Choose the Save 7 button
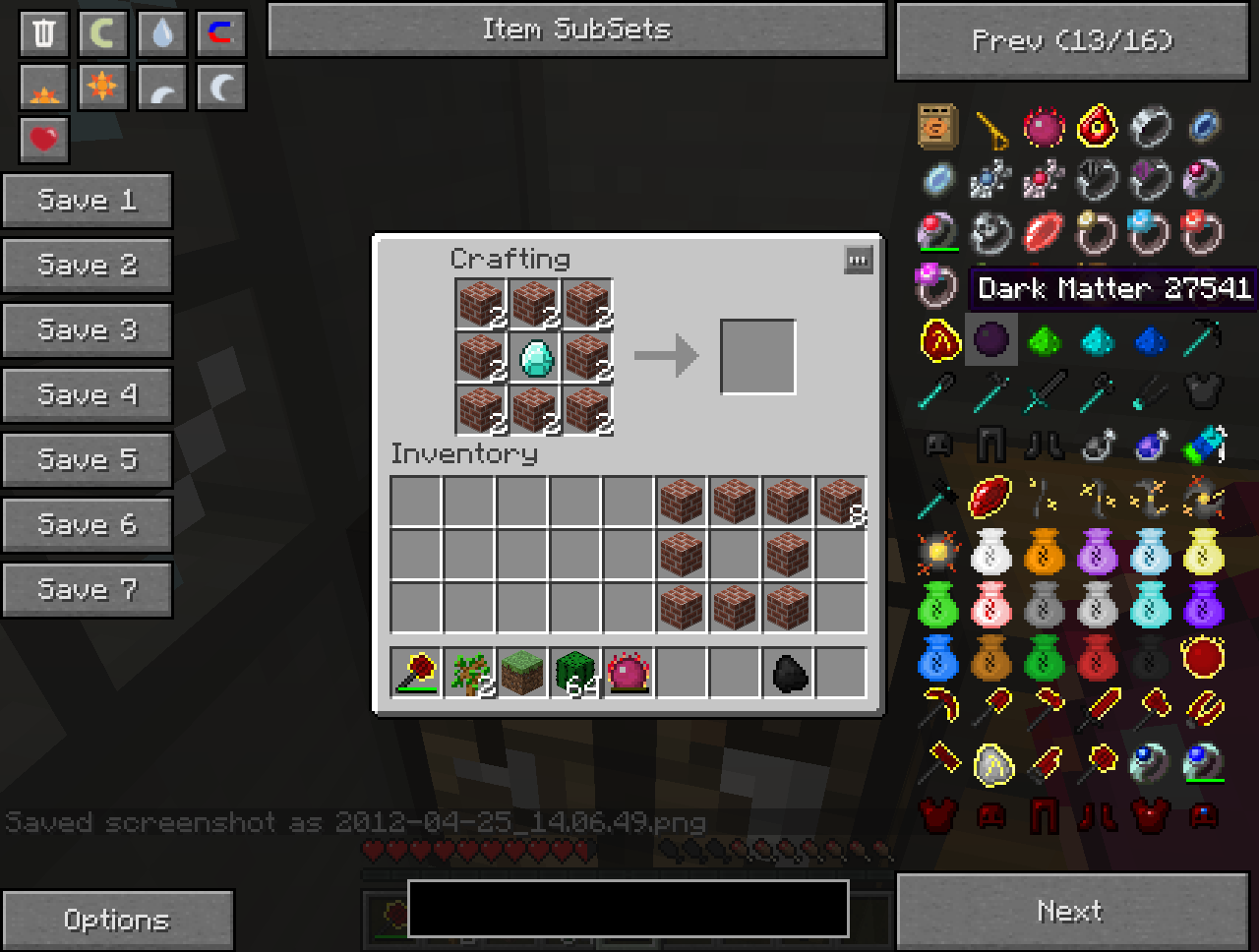This screenshot has width=1259, height=952. point(87,590)
